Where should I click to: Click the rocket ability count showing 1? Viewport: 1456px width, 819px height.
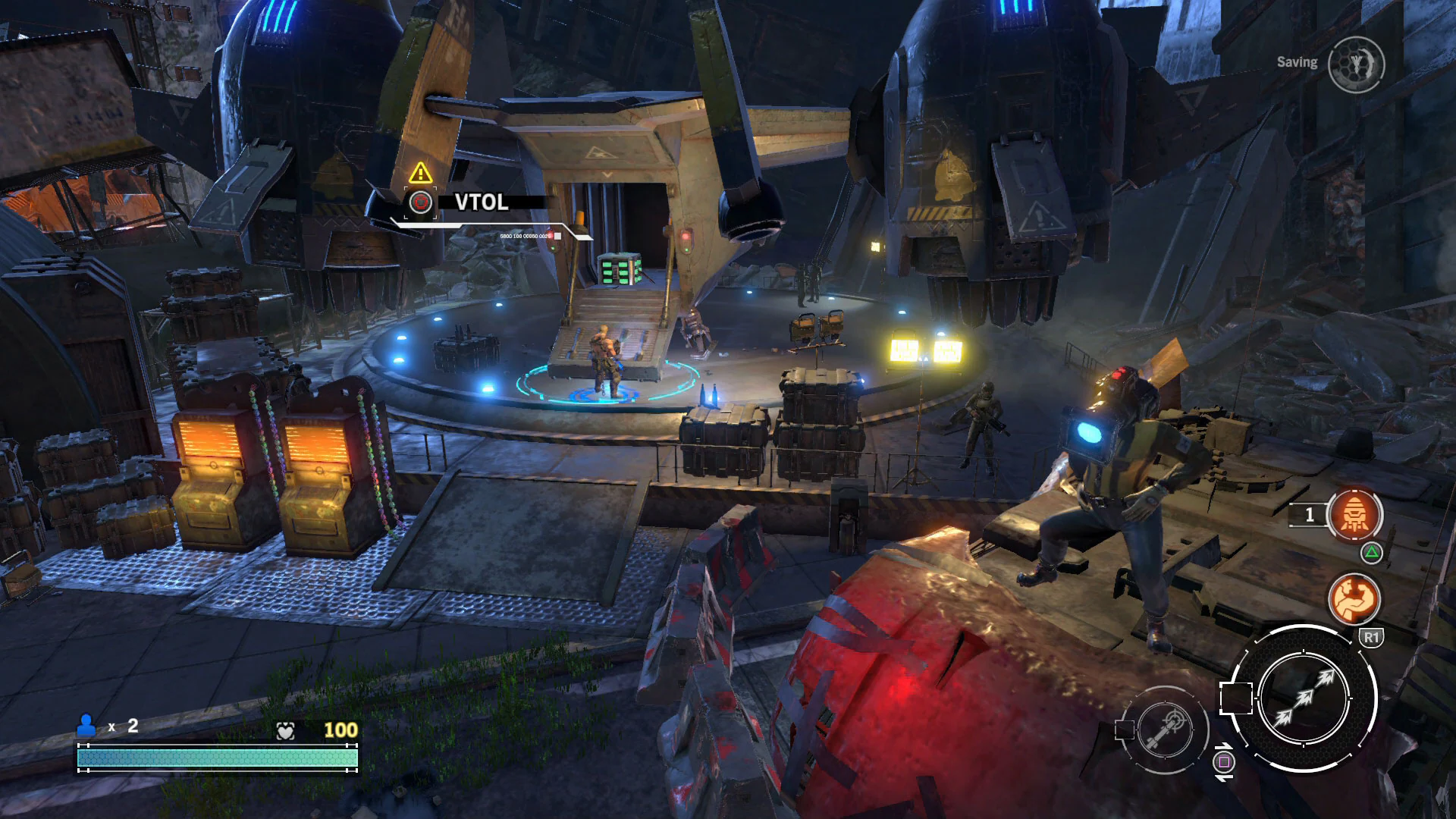[x=1310, y=513]
